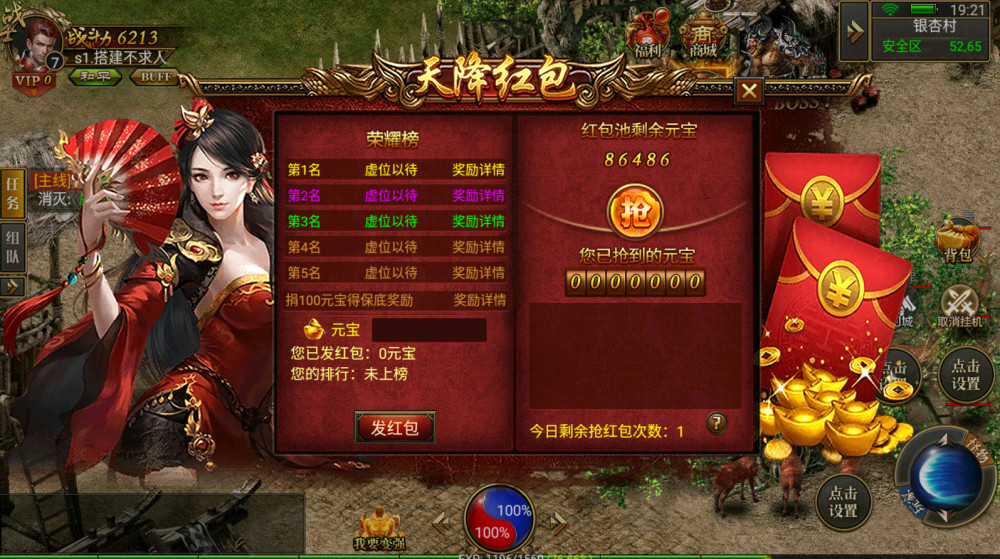
Task: Open the 福利 welfare menu
Action: pos(649,34)
